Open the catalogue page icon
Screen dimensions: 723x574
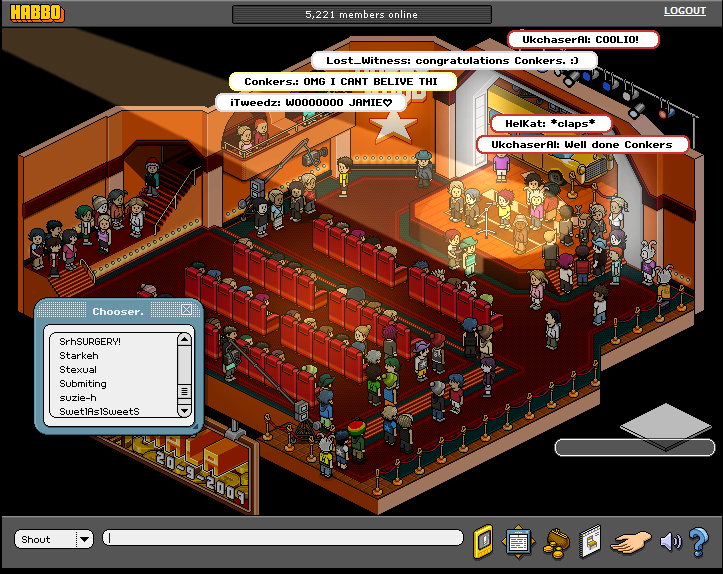coord(590,540)
